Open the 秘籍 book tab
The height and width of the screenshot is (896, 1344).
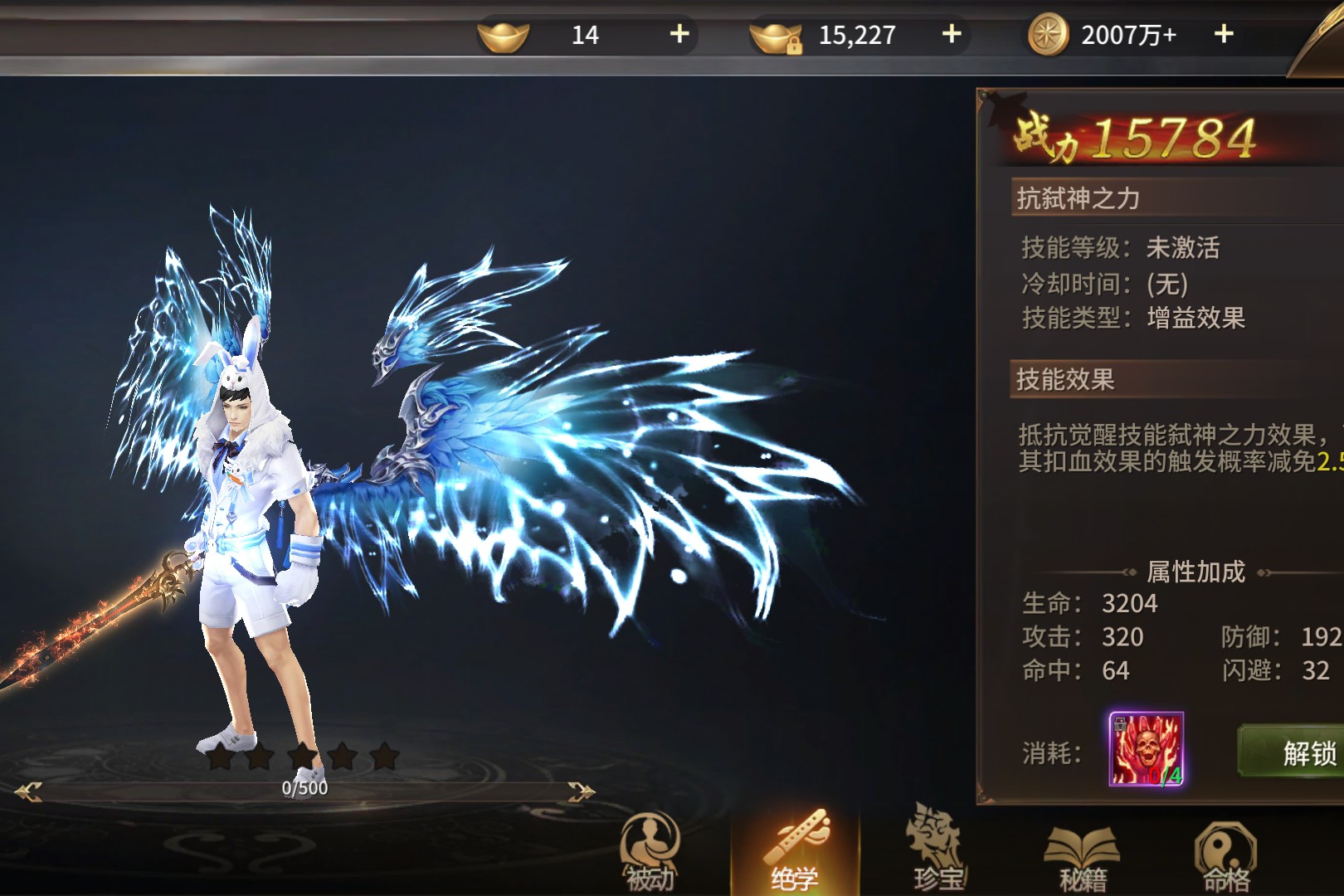[x=1082, y=855]
